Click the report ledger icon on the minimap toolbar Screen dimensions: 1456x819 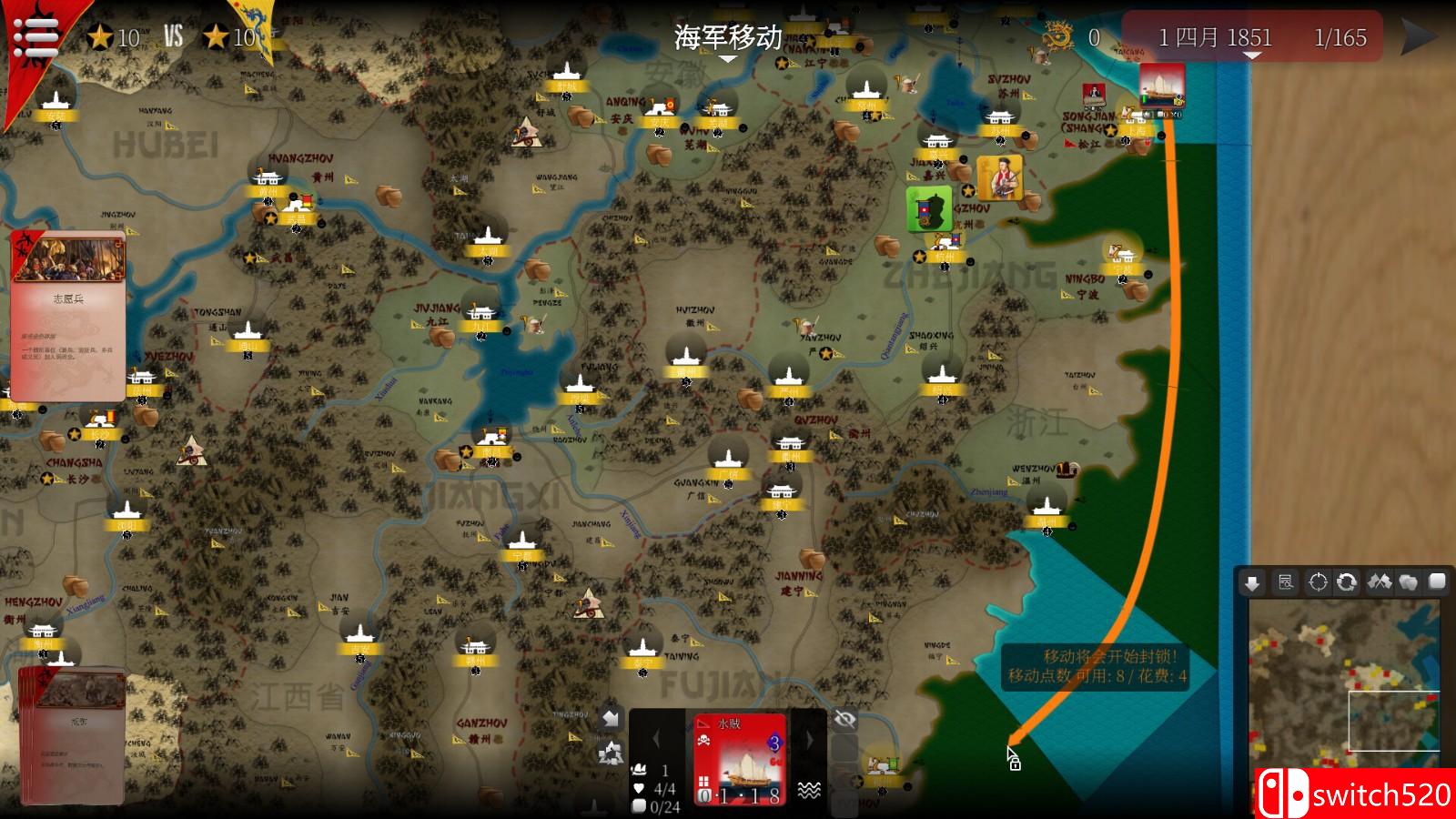(x=1287, y=581)
